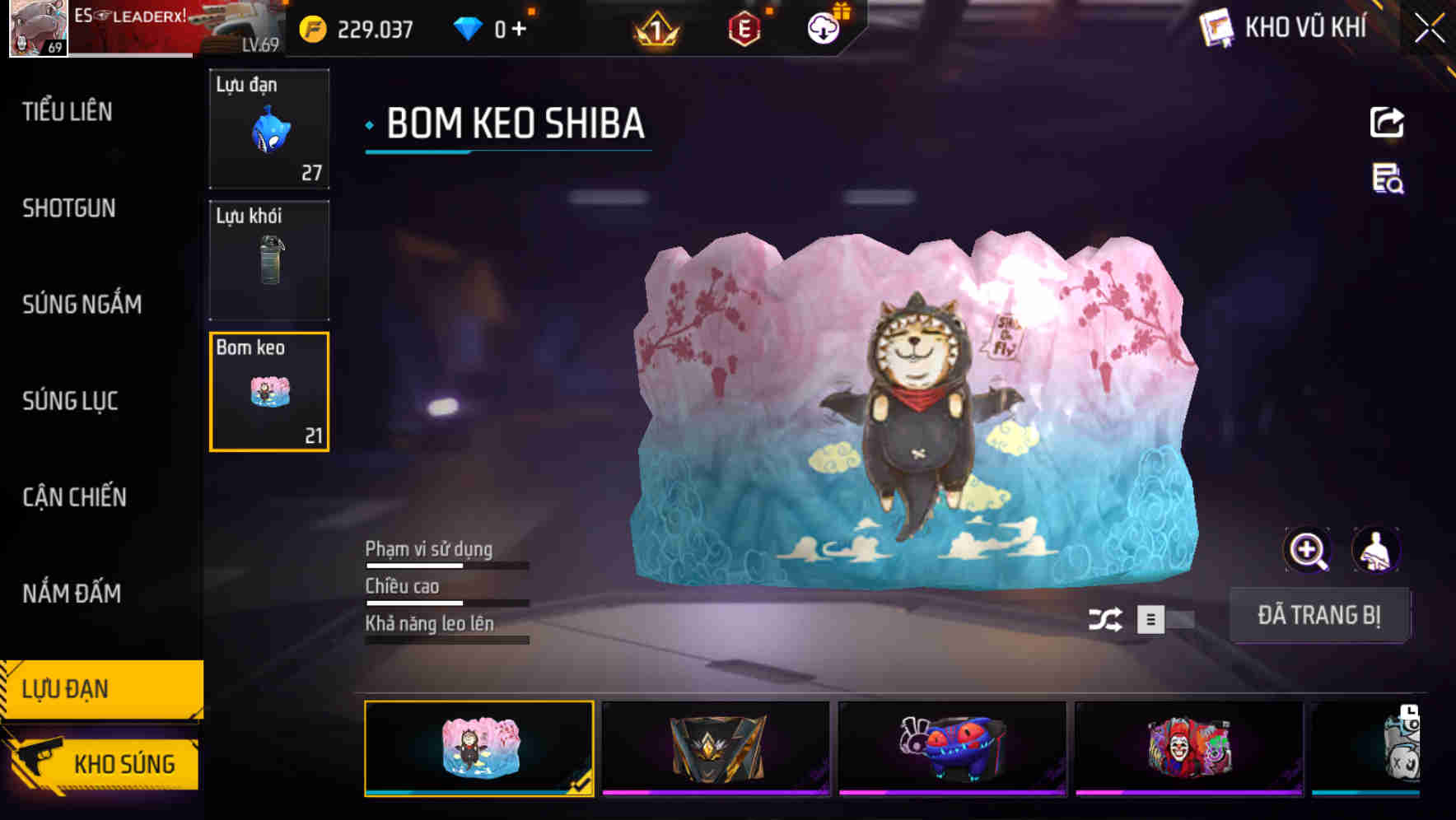This screenshot has width=1456, height=820.
Task: Switch to the SHOTGUN category
Action: (69, 208)
